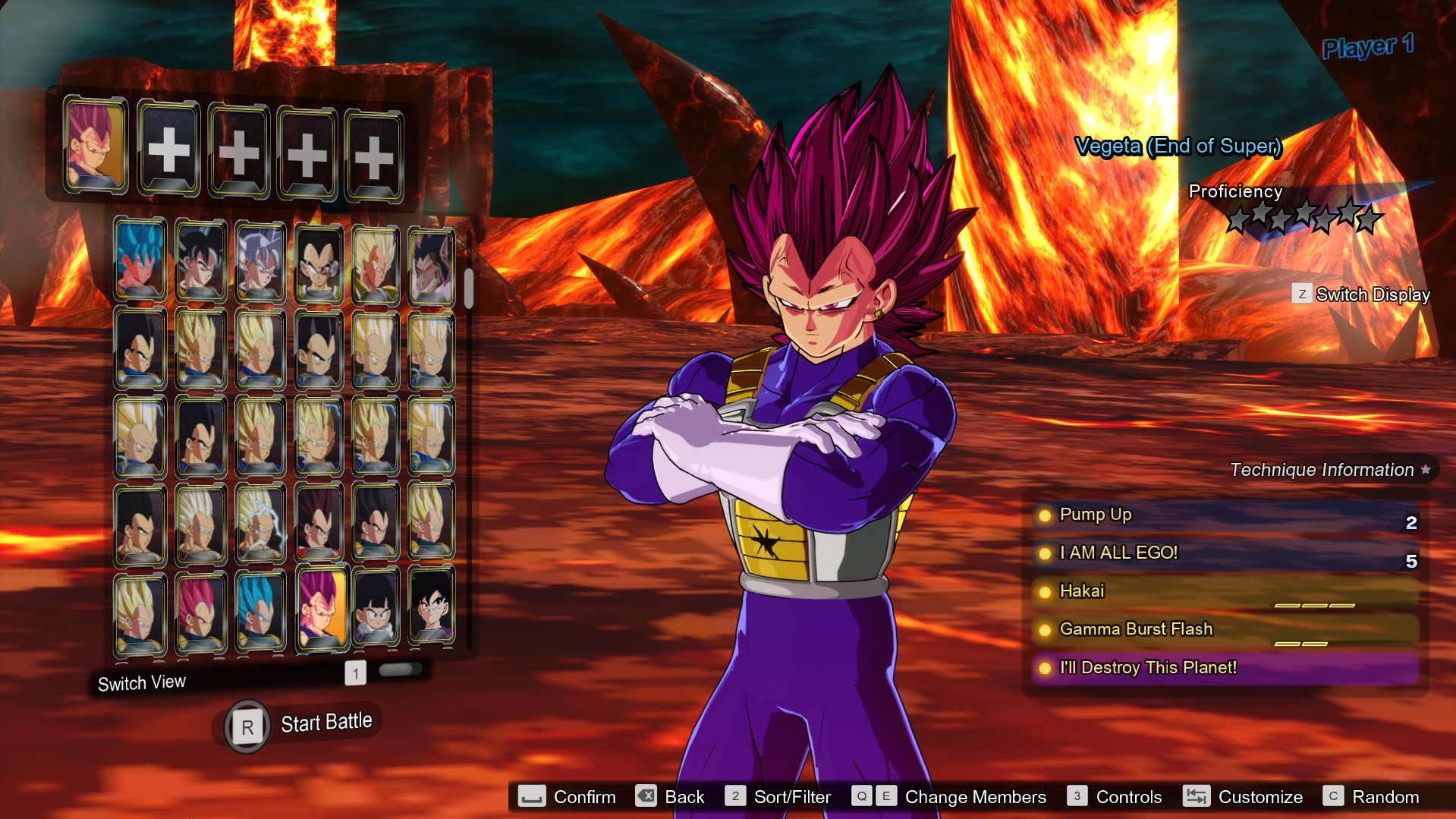Open the Sort/Filter menu
Viewport: 1456px width, 819px height.
click(791, 797)
